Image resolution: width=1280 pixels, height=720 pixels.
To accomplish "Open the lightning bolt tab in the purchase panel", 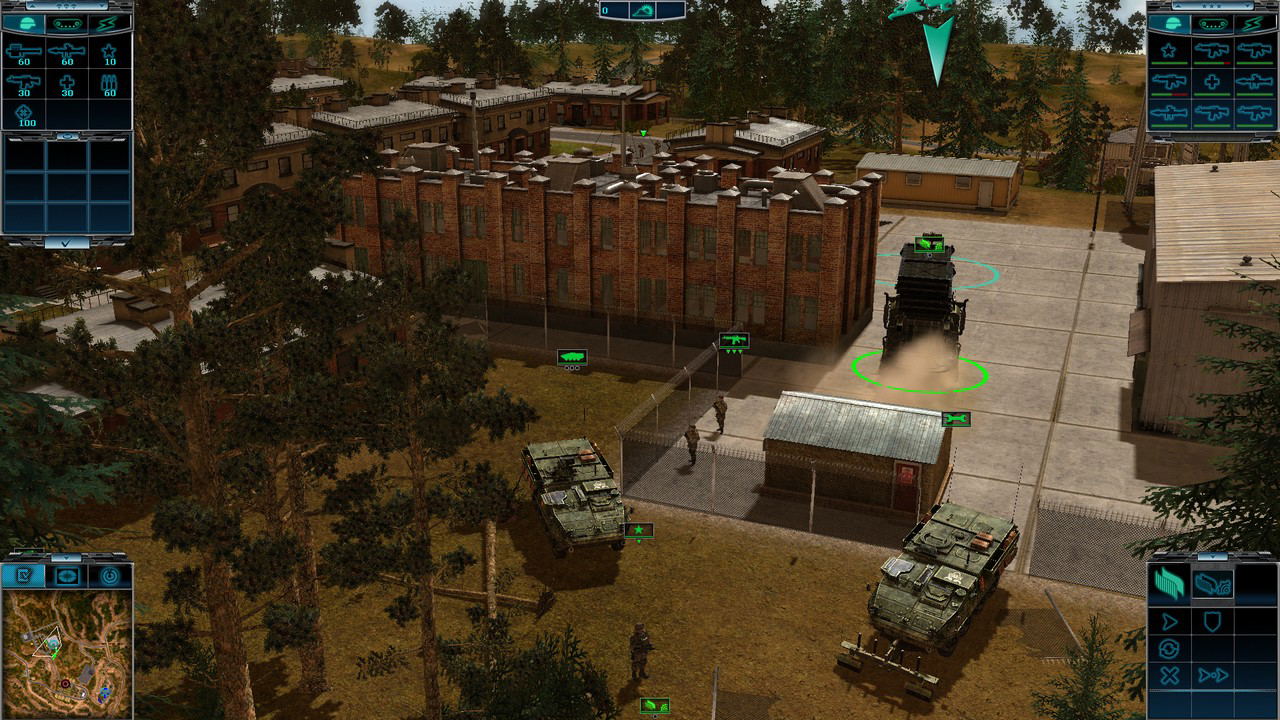I will coord(109,22).
